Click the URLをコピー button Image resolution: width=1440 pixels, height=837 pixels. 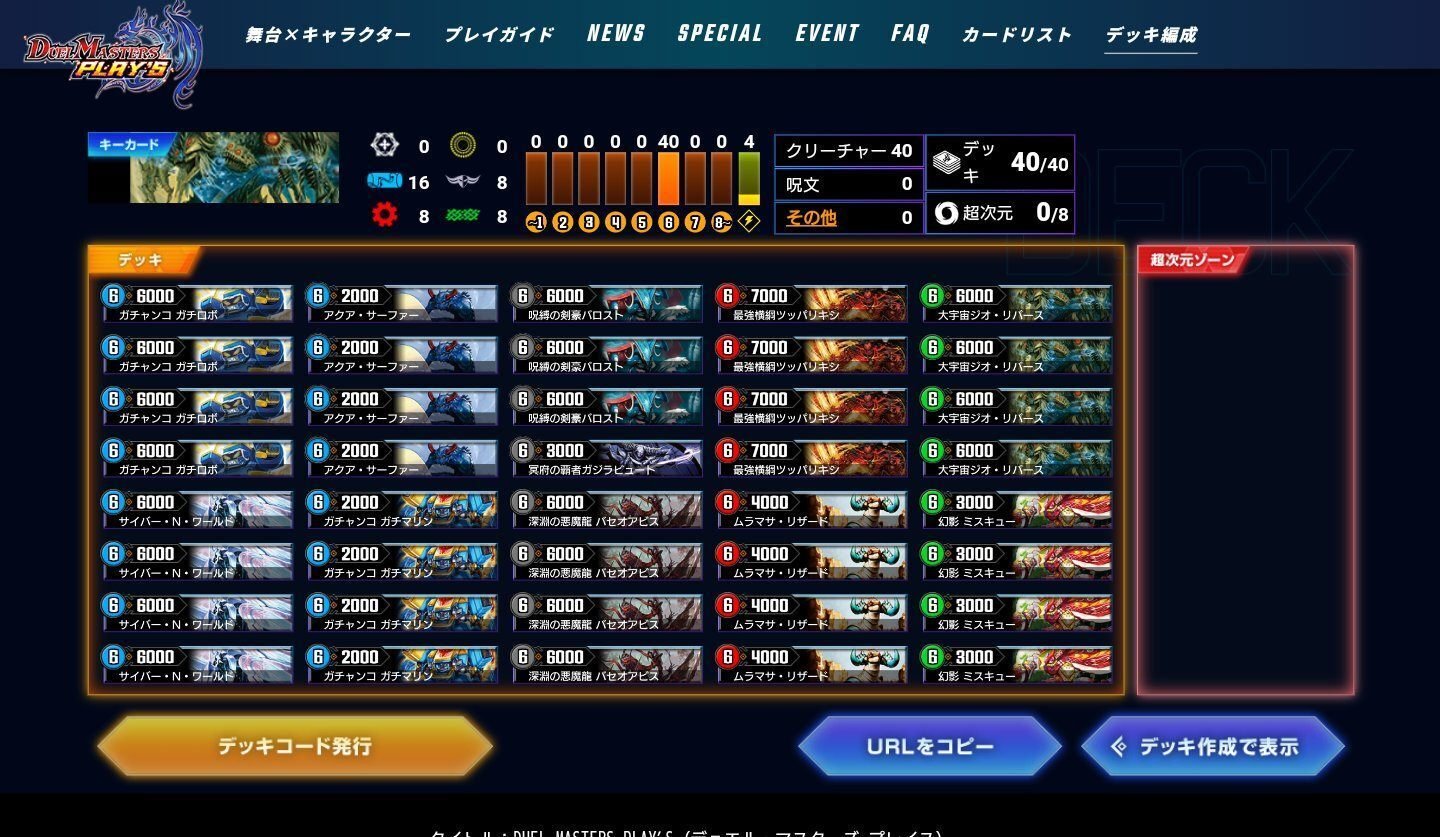[x=931, y=745]
